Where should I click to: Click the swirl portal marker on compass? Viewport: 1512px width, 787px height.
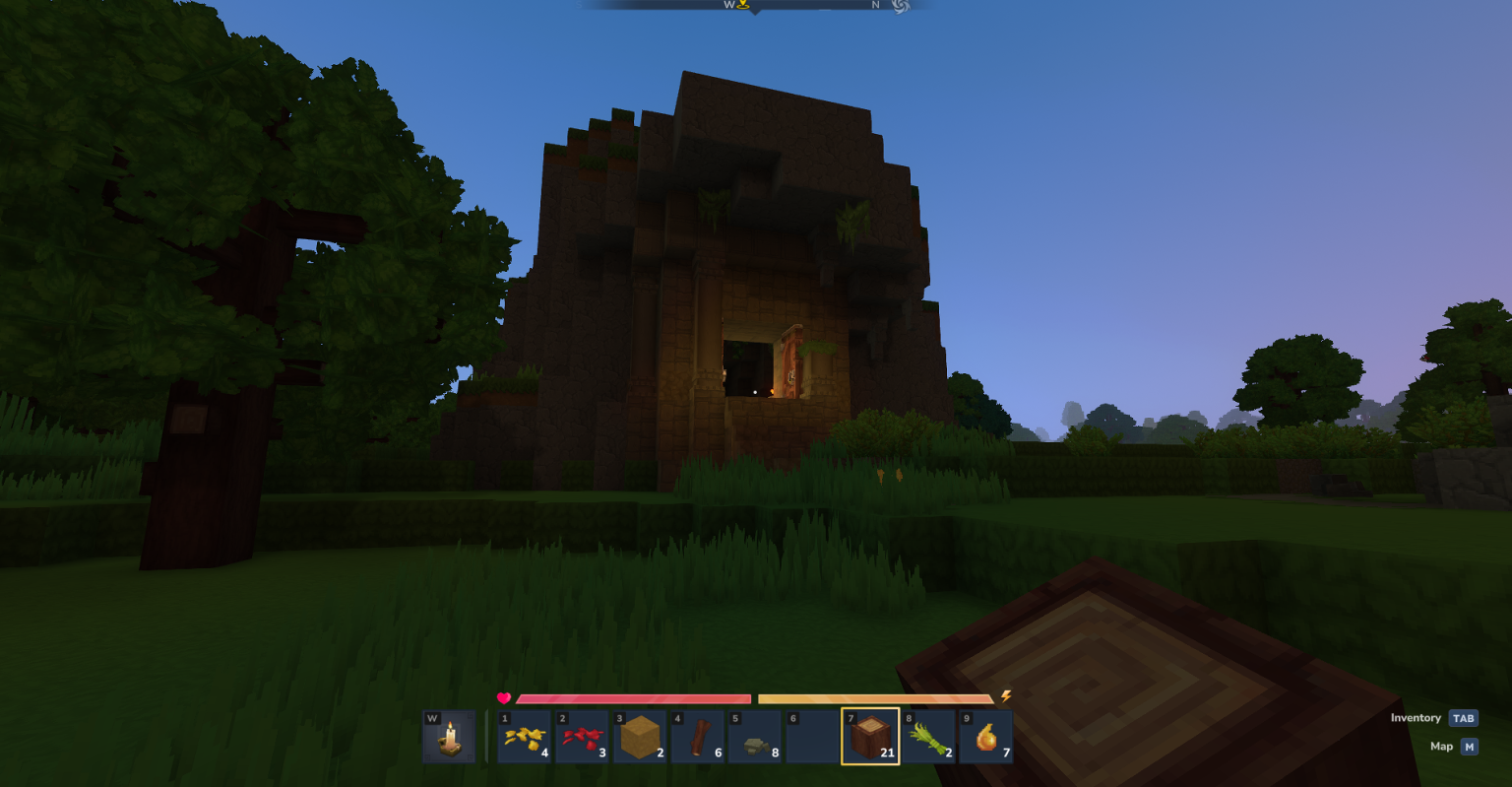900,6
